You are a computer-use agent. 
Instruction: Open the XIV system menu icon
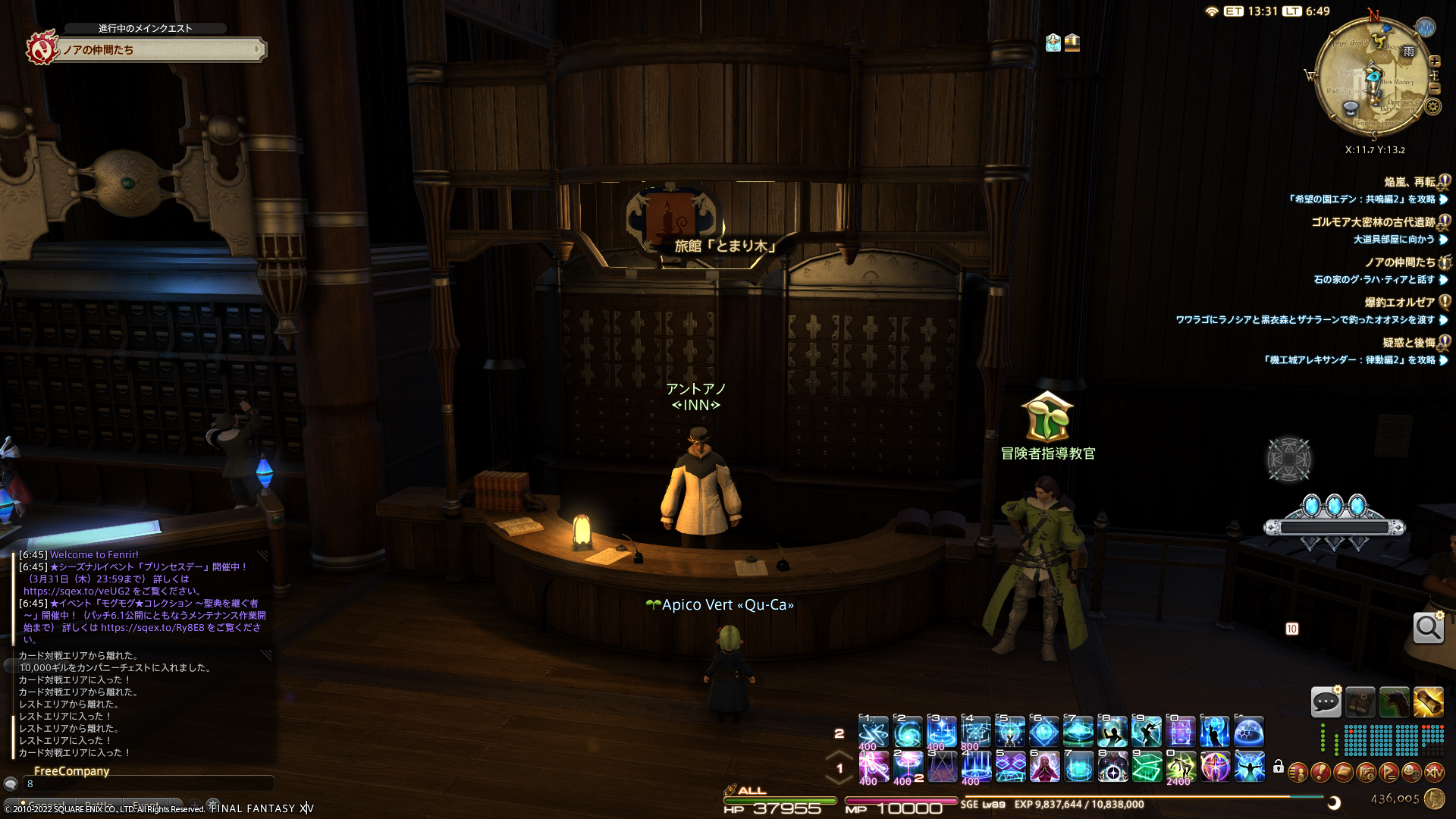(x=1434, y=773)
